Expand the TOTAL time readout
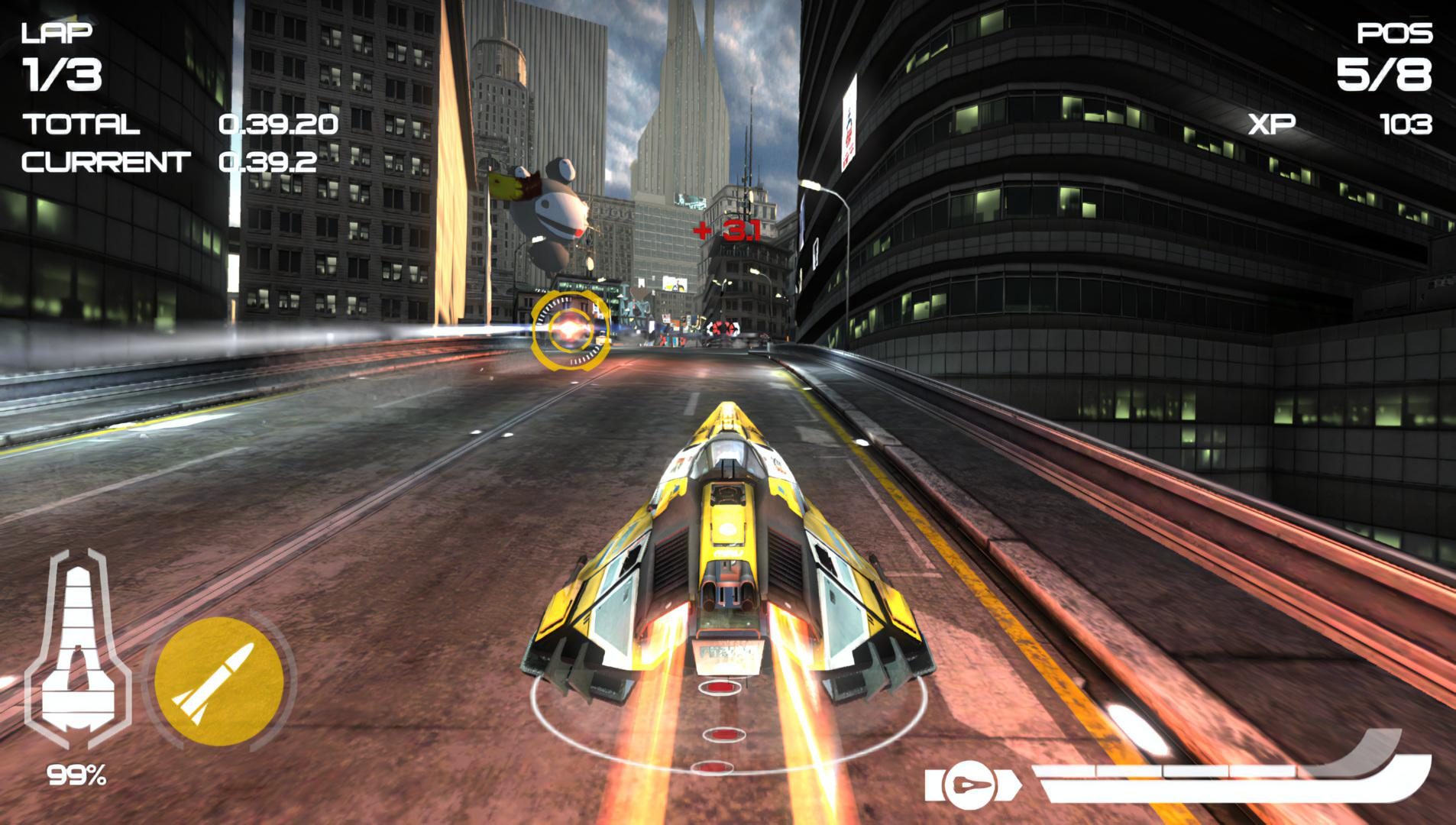Screen dimensions: 1456x825 point(279,122)
